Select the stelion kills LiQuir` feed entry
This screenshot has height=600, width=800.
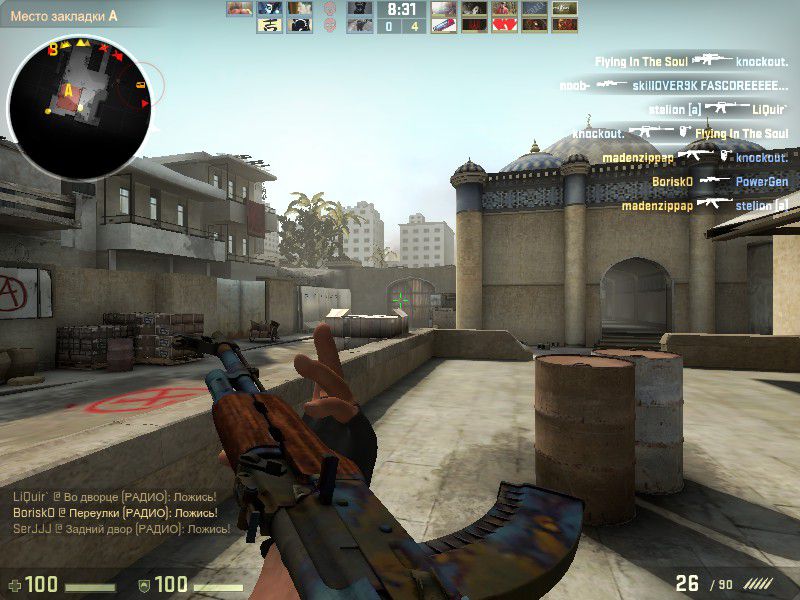(x=715, y=110)
